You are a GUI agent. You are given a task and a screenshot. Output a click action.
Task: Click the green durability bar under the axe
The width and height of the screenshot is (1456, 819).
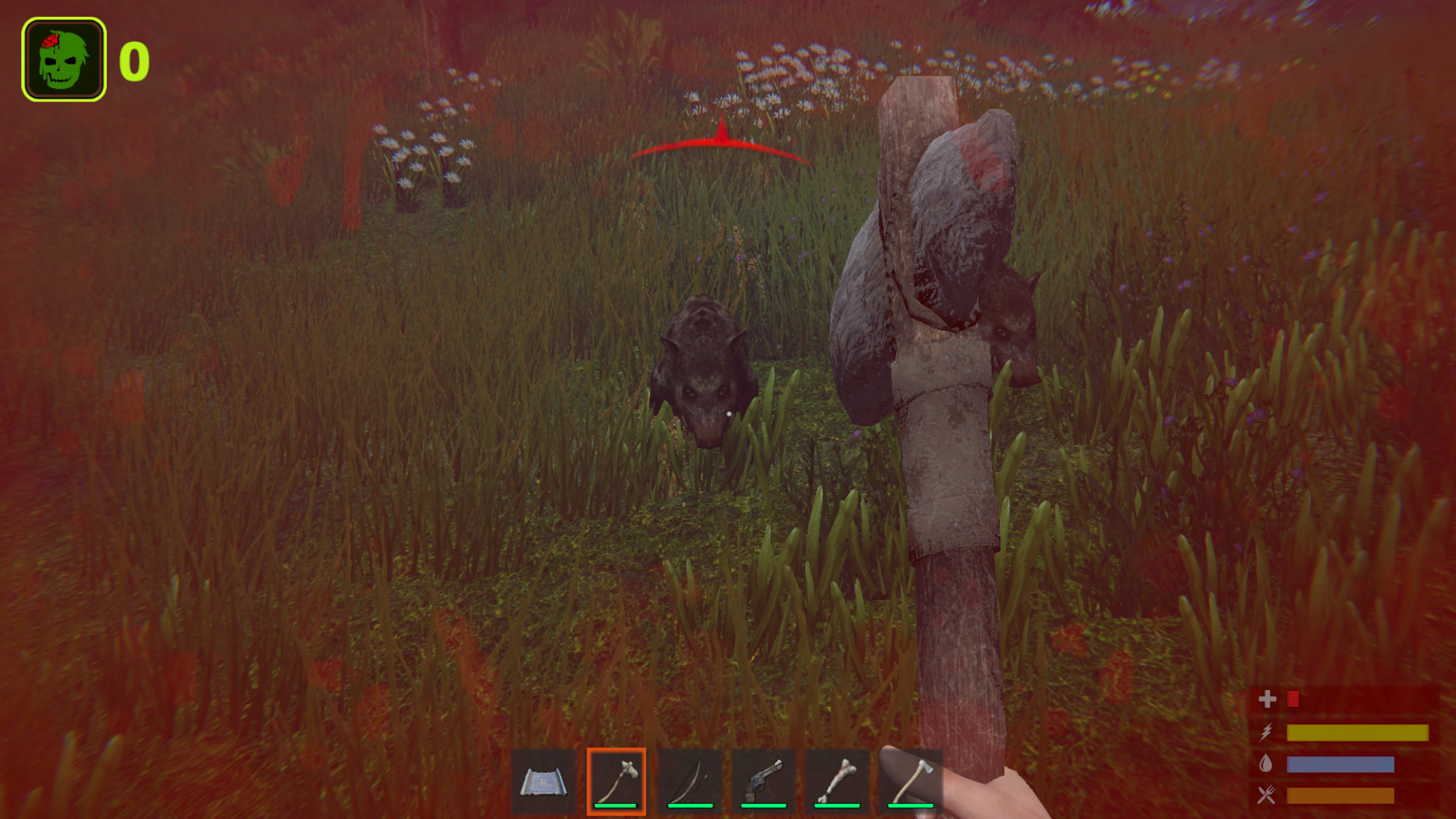click(x=614, y=806)
